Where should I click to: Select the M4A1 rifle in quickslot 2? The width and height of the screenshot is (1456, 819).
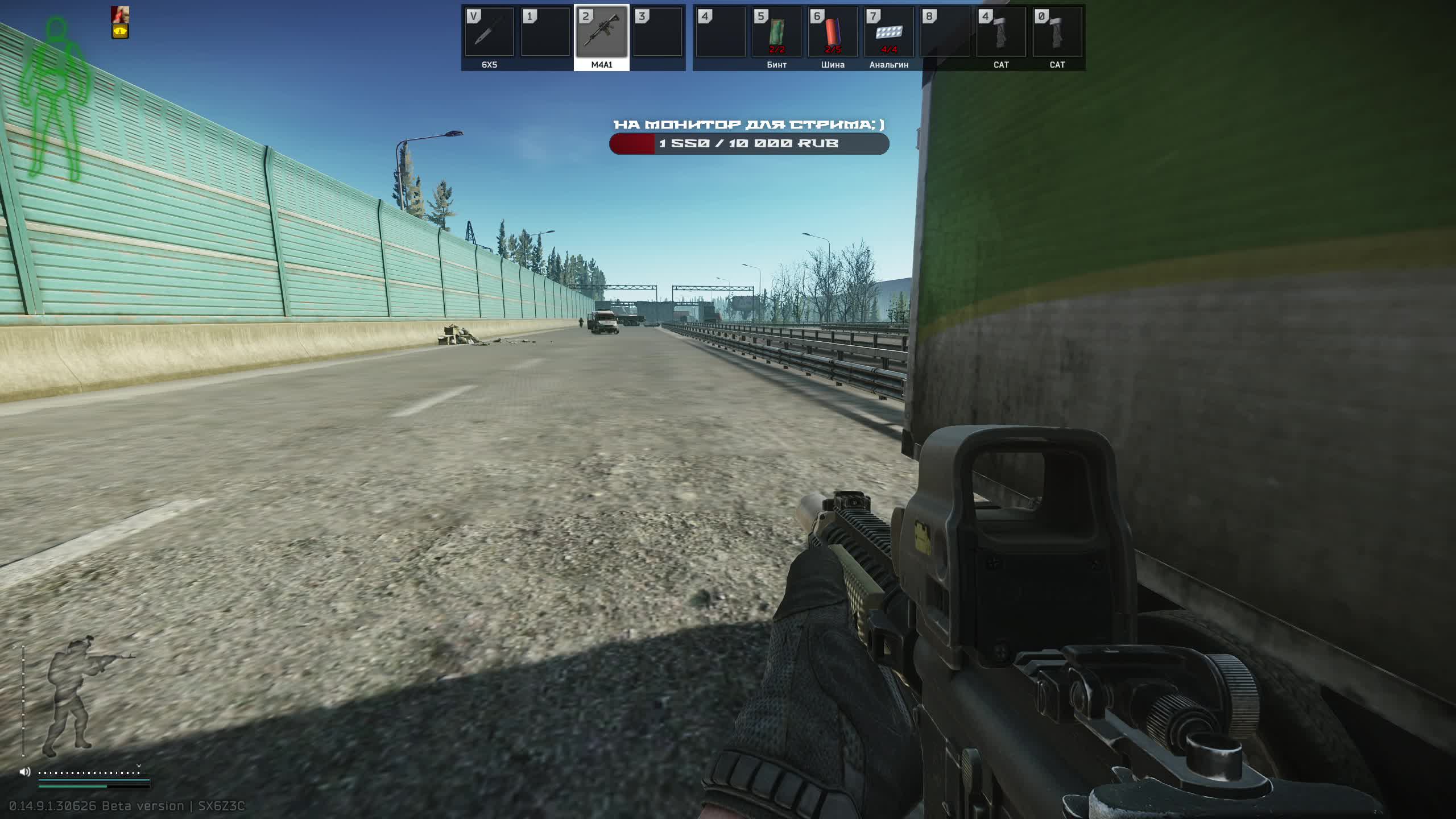click(x=601, y=34)
